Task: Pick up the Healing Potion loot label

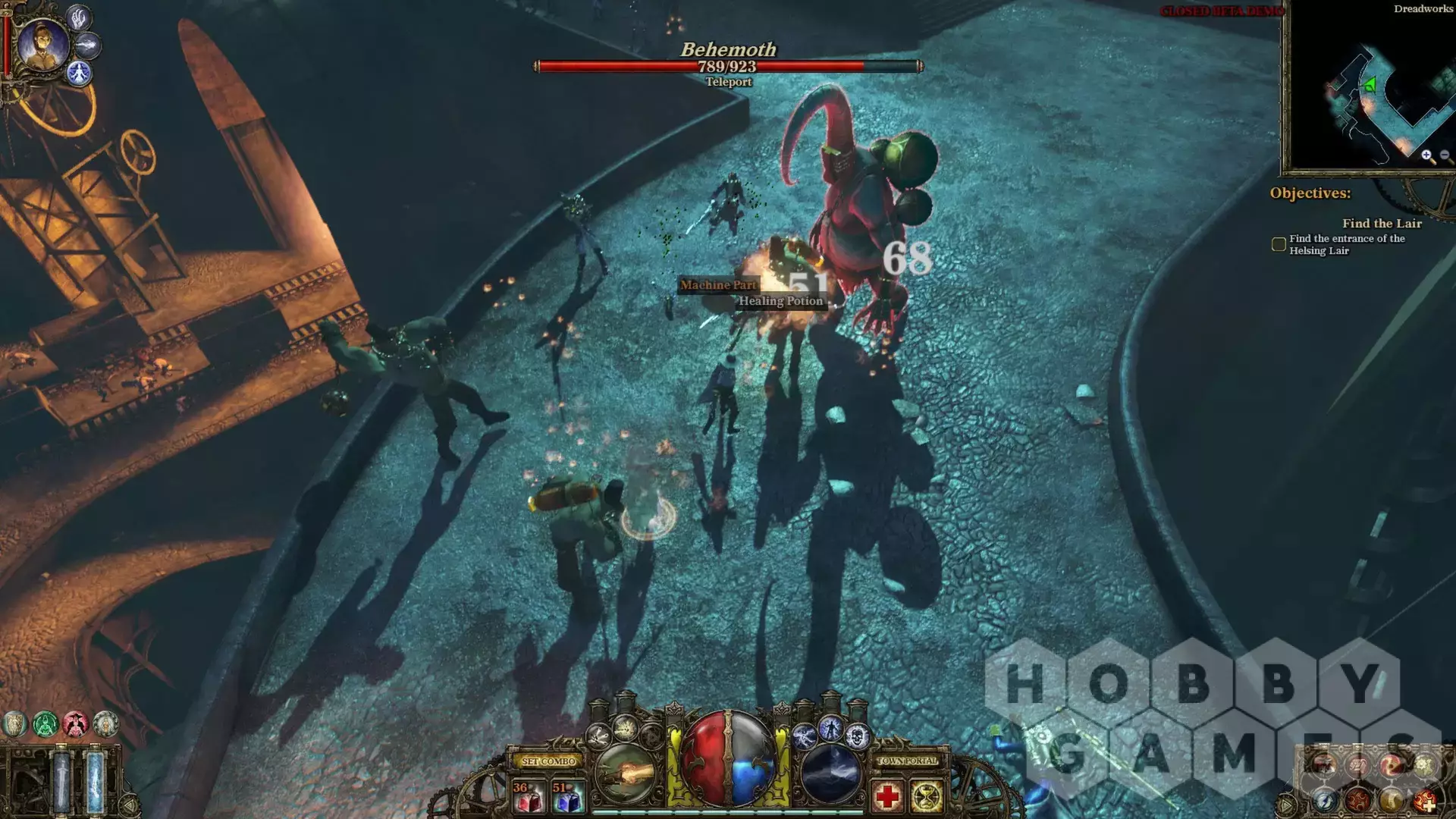Action: (x=780, y=301)
